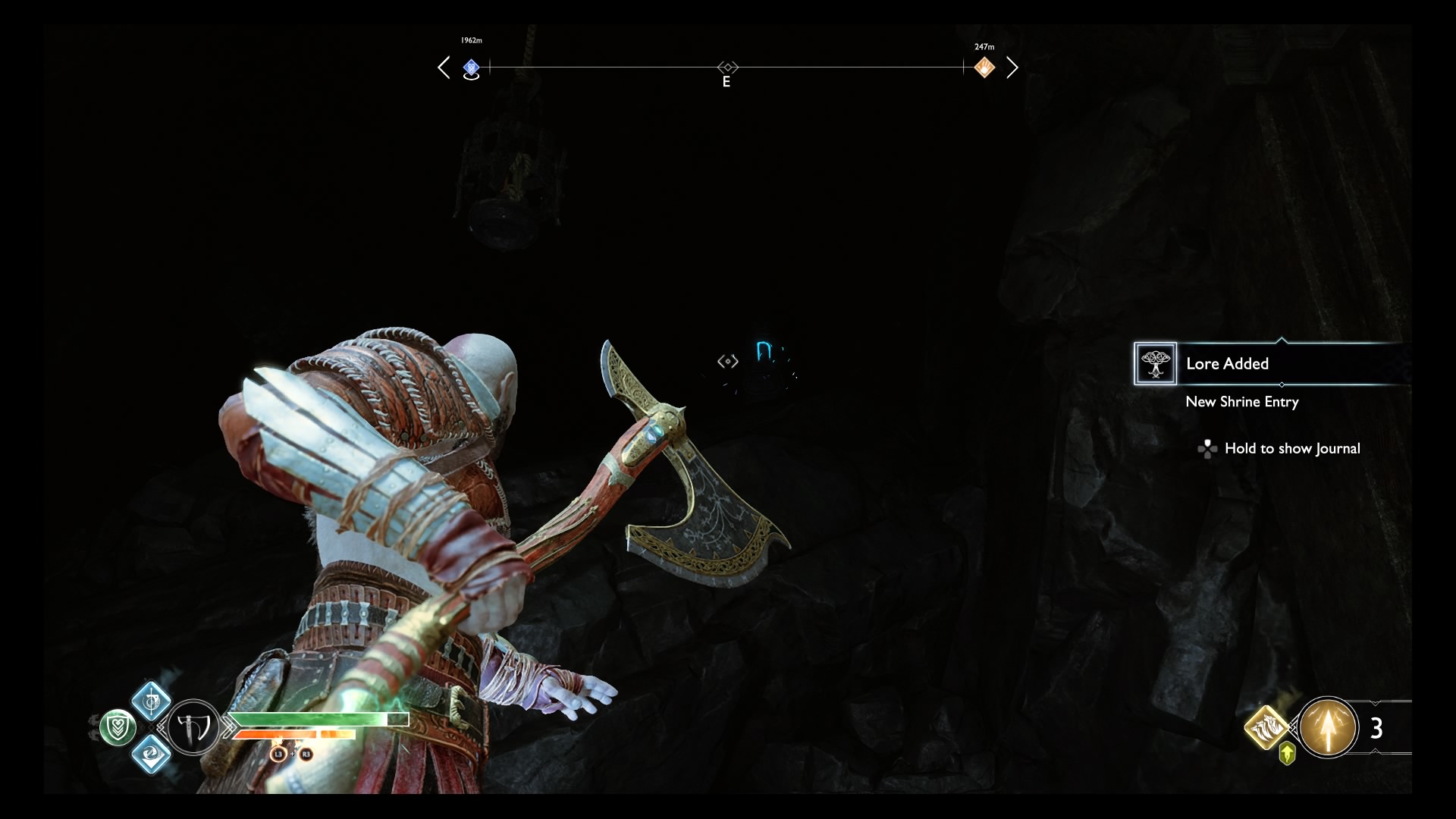Click the right compass navigation chevron
Image resolution: width=1456 pixels, height=819 pixels.
1014,67
